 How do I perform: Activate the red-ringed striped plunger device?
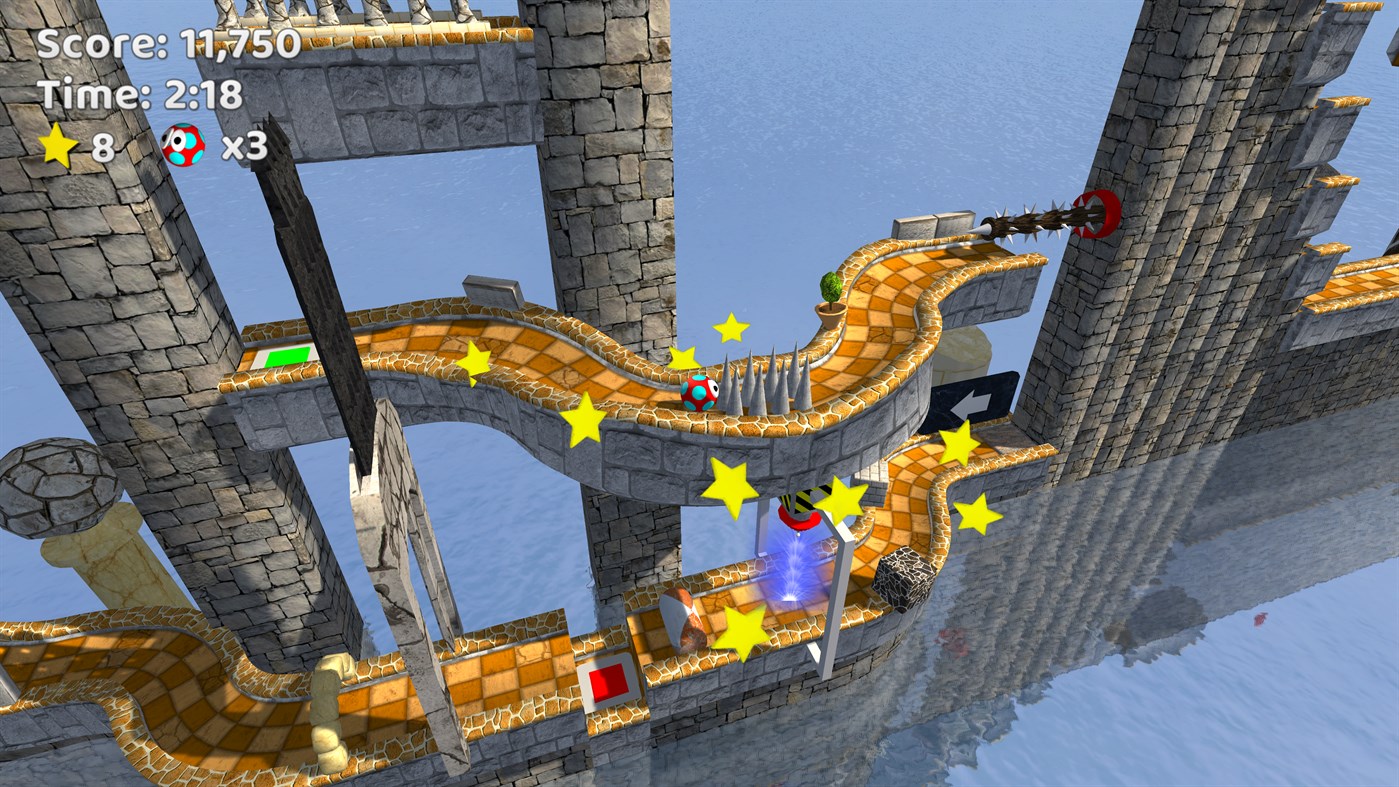pos(800,513)
